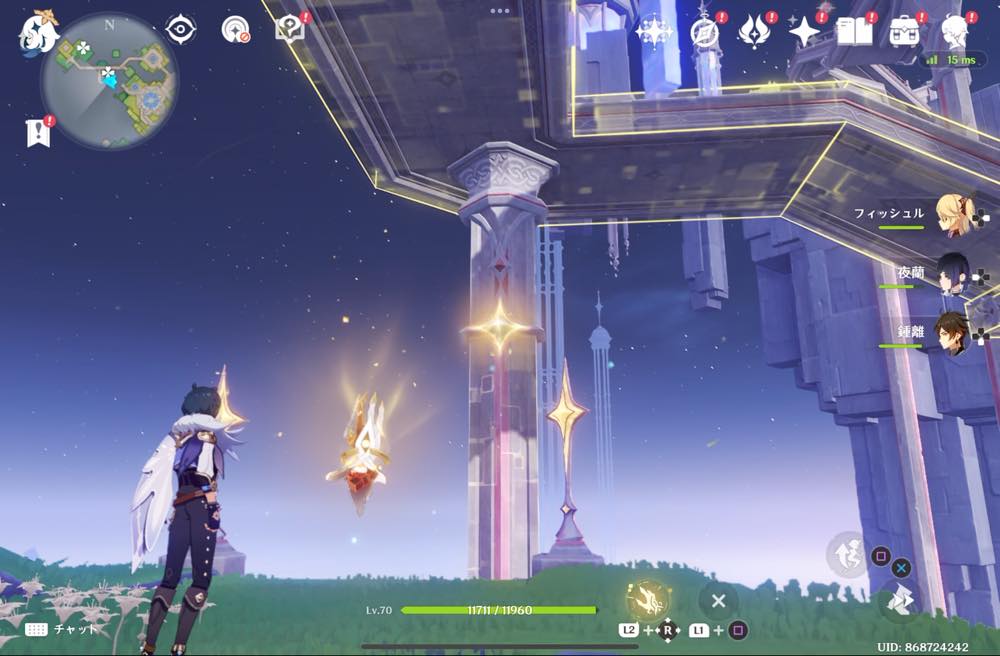This screenshot has width=1000, height=656.
Task: Open the quest bookmark icon under minimap
Action: click(x=37, y=132)
